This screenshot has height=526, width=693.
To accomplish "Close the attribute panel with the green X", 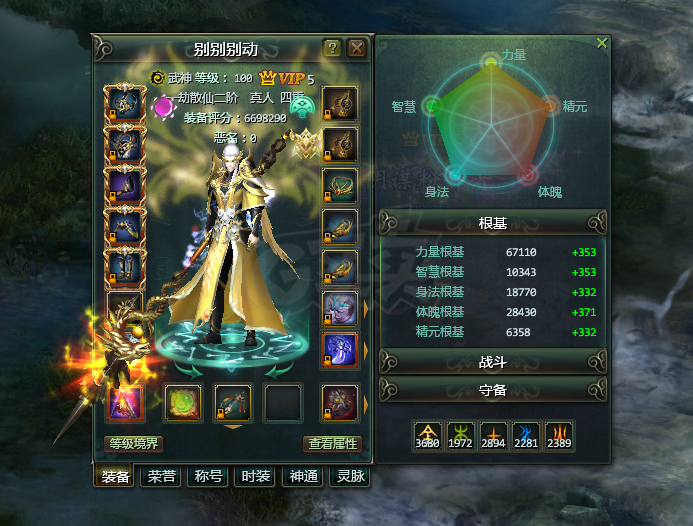I will pos(601,43).
